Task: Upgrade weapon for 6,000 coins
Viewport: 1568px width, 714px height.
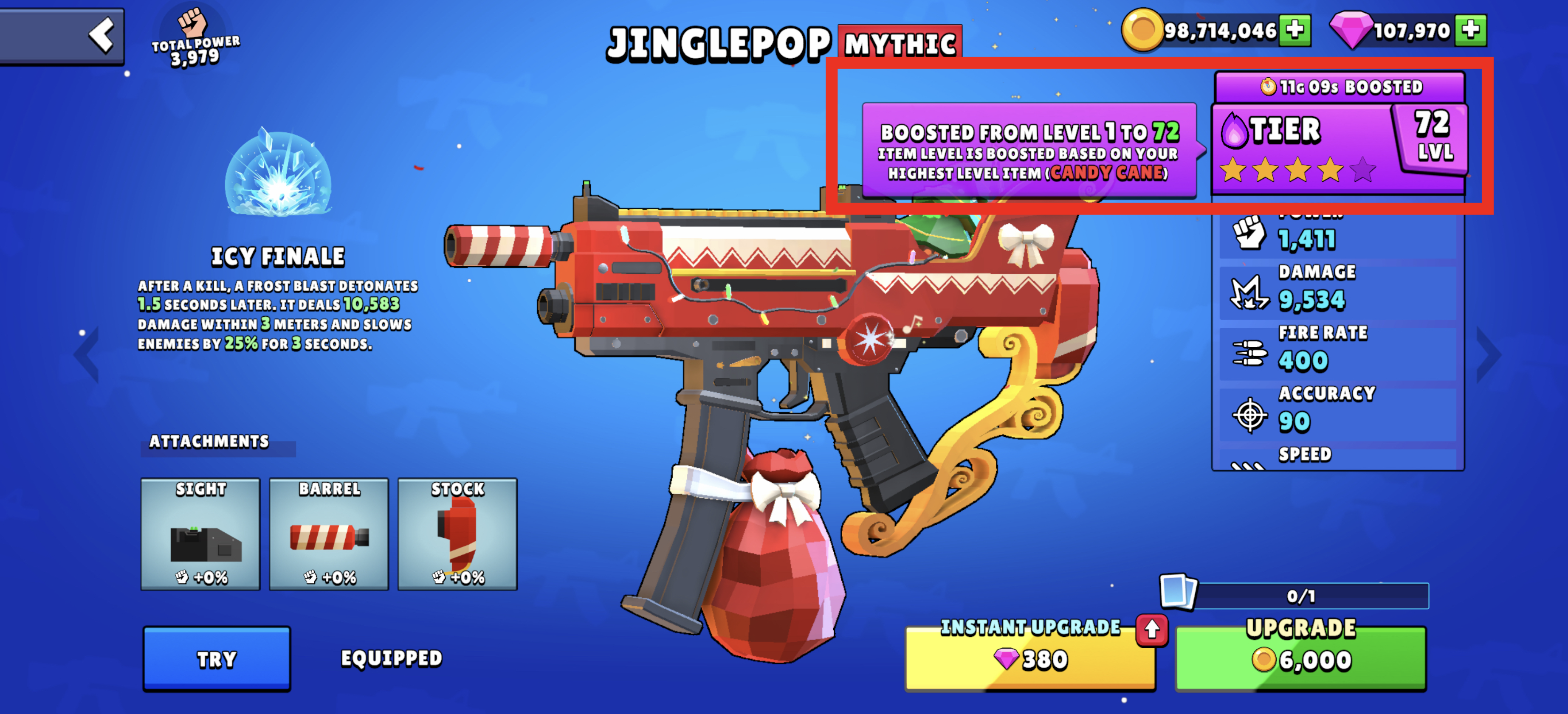Action: 1301,659
